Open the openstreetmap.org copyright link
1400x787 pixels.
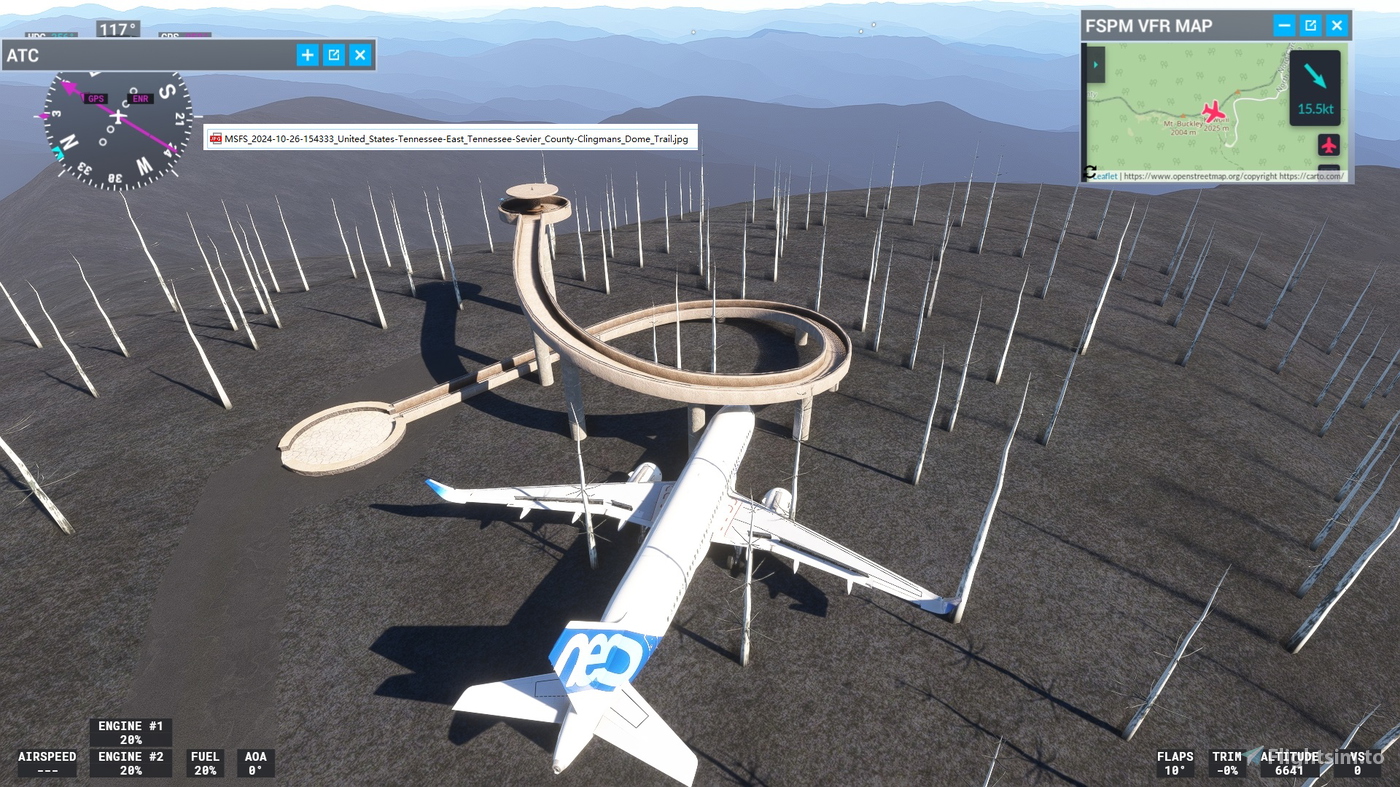pos(1199,176)
